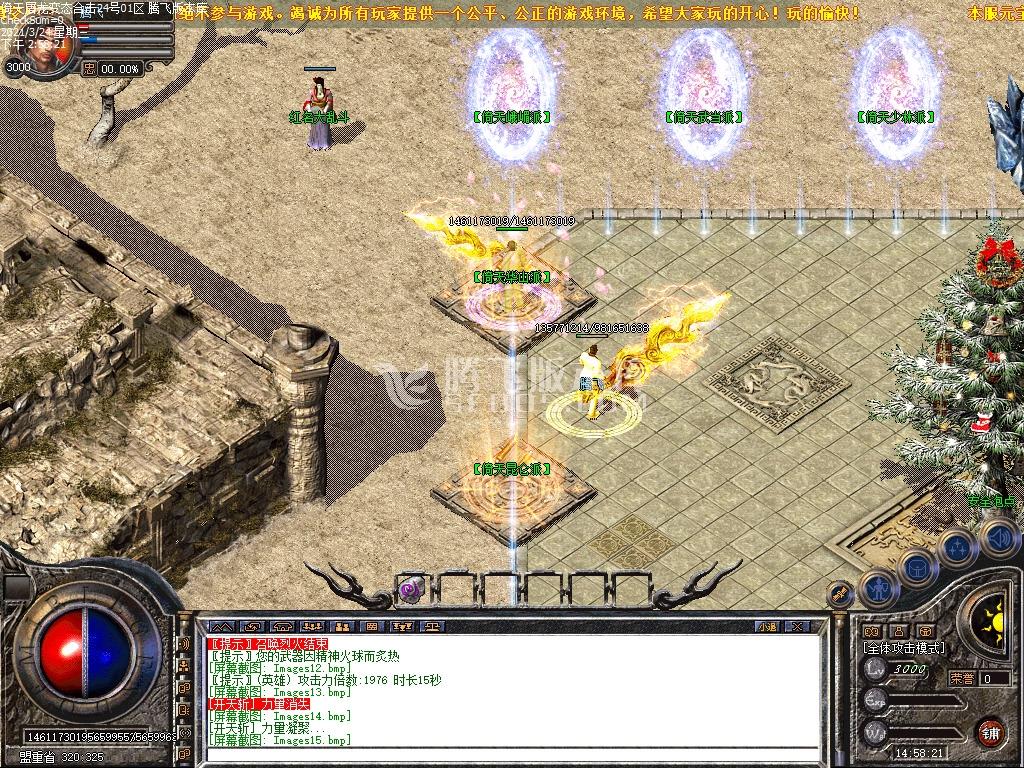Click the red shop (铺) button
The image size is (1024, 768).
990,730
